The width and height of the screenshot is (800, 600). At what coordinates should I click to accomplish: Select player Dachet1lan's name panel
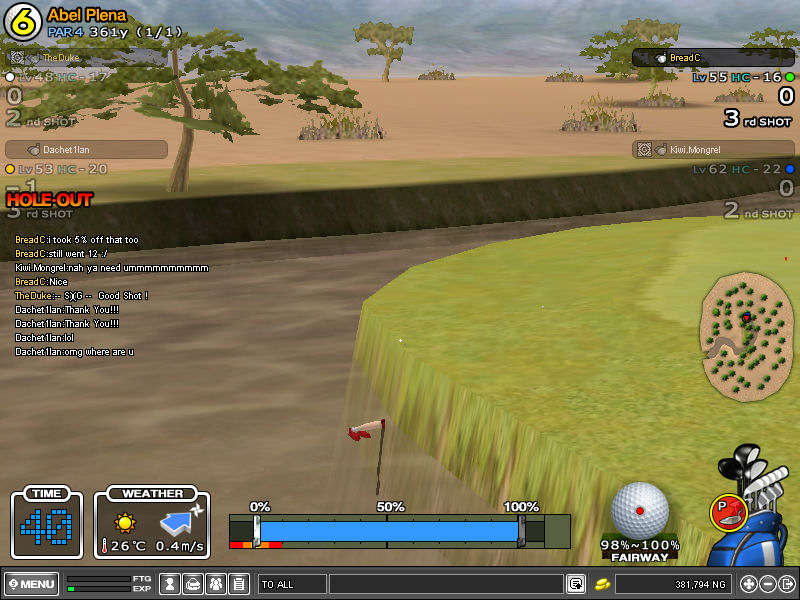pyautogui.click(x=86, y=149)
